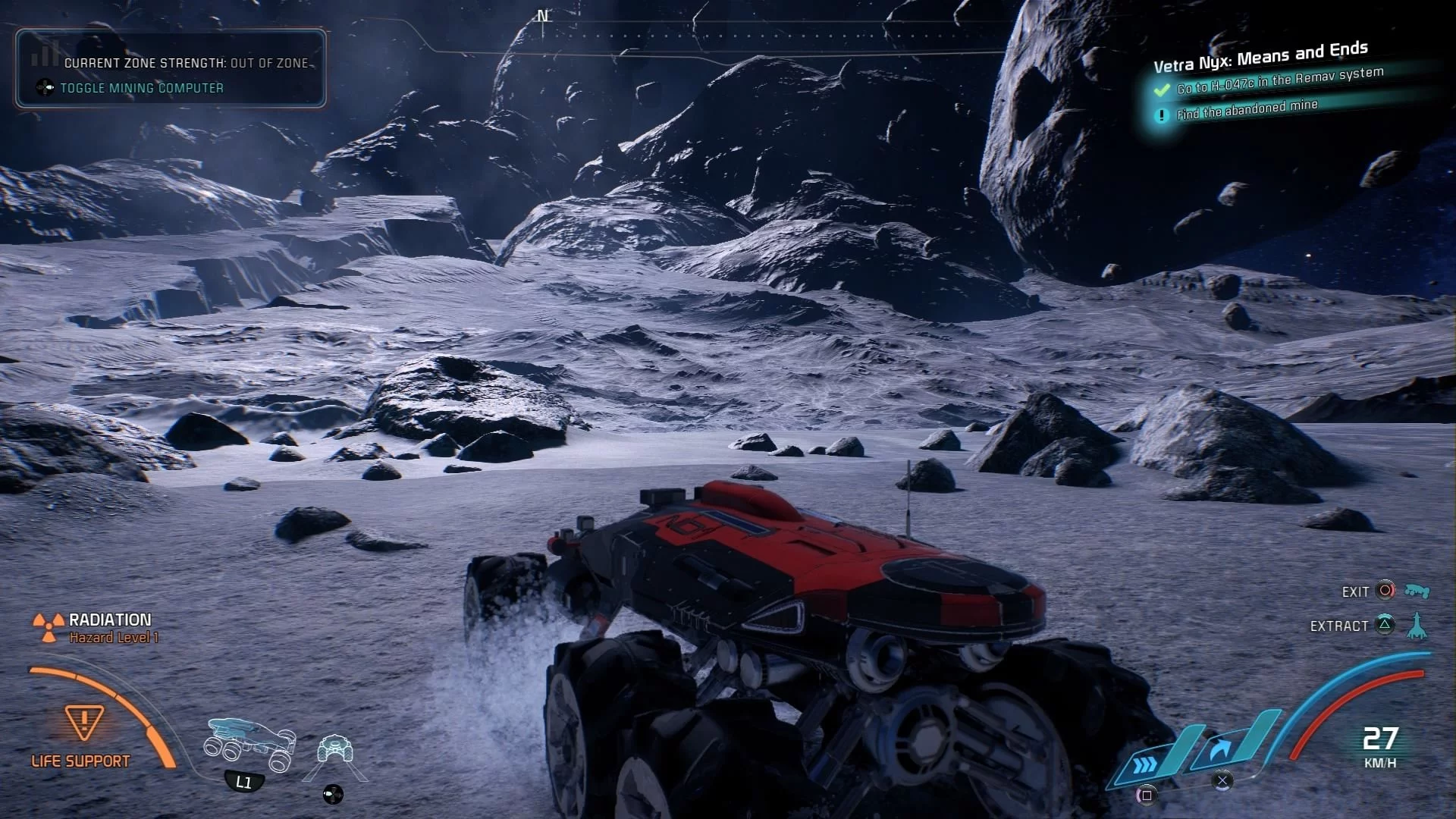
Task: Select the Find the abandoned mine objective
Action: 1247,110
